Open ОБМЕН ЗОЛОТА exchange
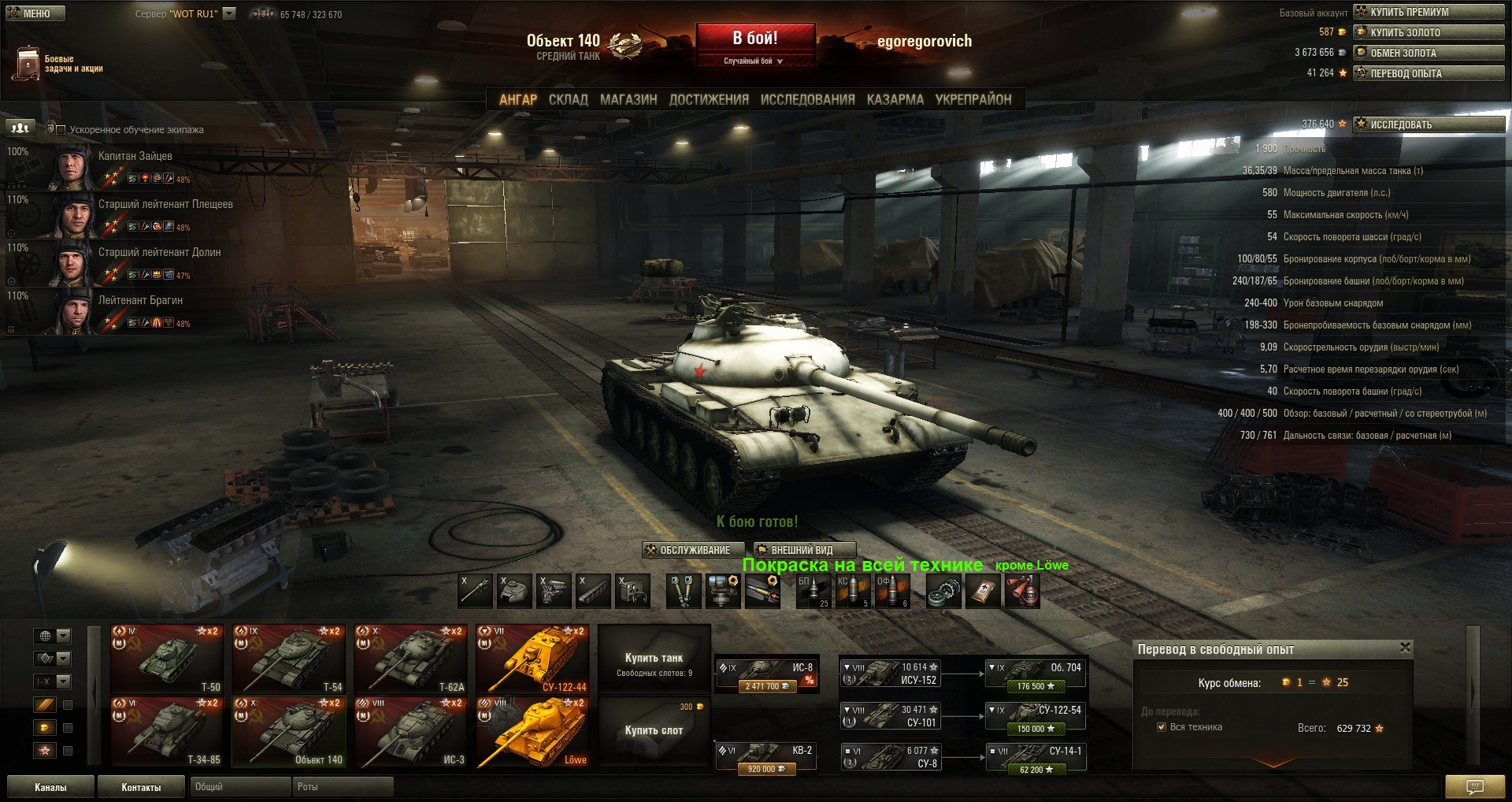The width and height of the screenshot is (1512, 802). coord(1429,53)
